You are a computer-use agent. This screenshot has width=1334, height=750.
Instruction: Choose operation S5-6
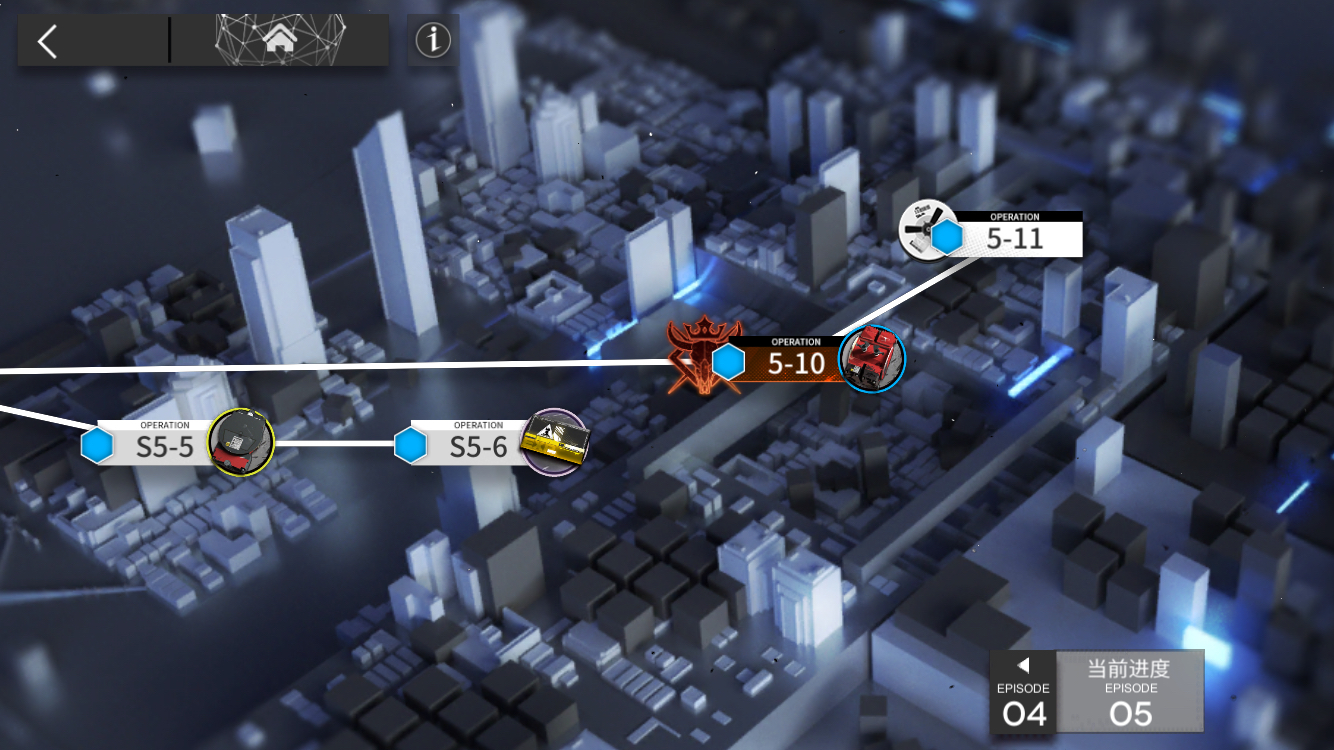(x=477, y=445)
